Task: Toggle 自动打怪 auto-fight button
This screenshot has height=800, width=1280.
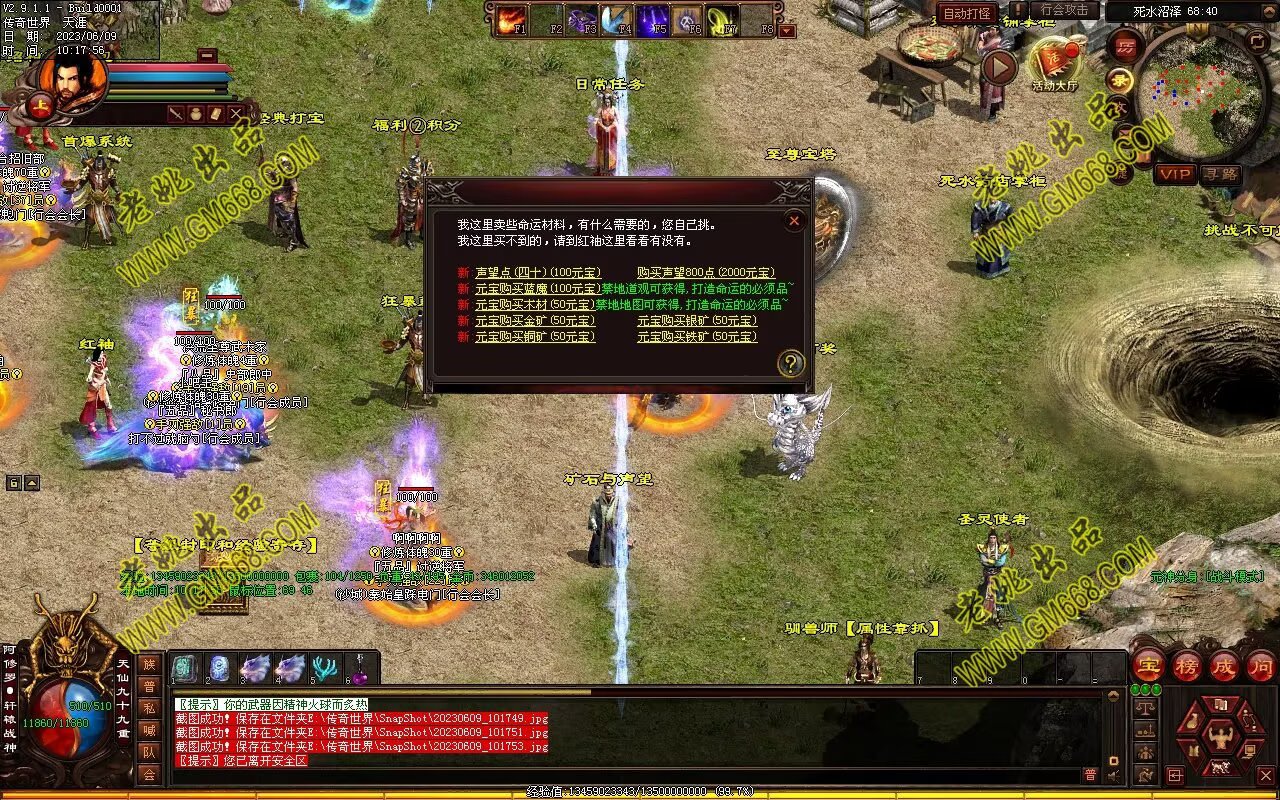Action: click(967, 13)
